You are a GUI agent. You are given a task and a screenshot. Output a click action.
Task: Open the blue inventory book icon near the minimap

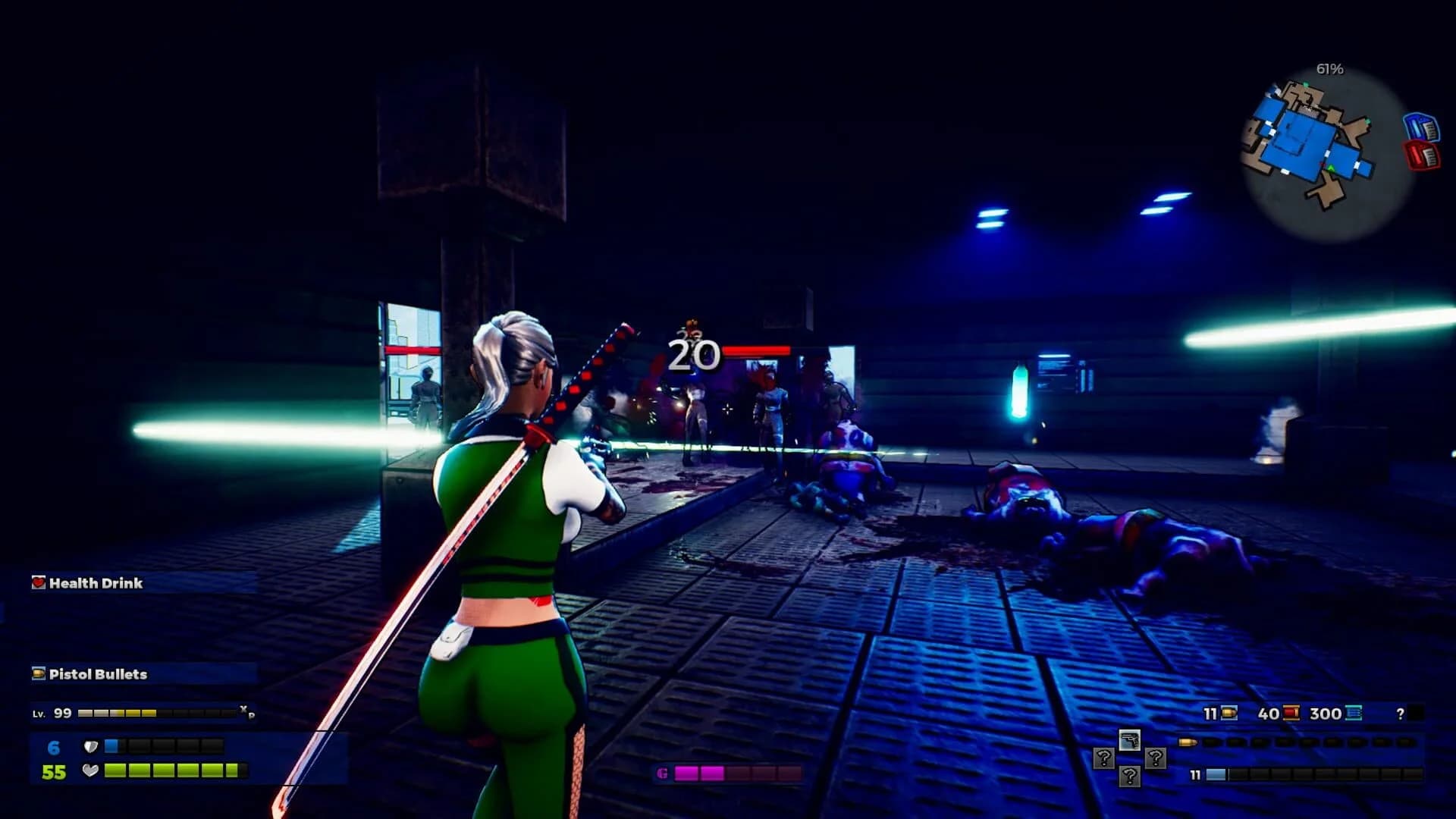coord(1423,126)
